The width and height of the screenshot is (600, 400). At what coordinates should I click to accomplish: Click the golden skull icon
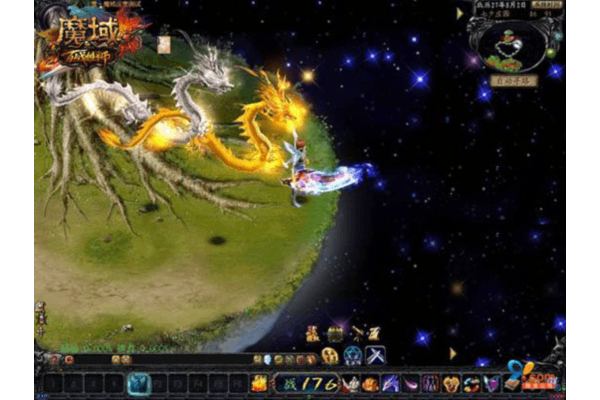point(329,355)
